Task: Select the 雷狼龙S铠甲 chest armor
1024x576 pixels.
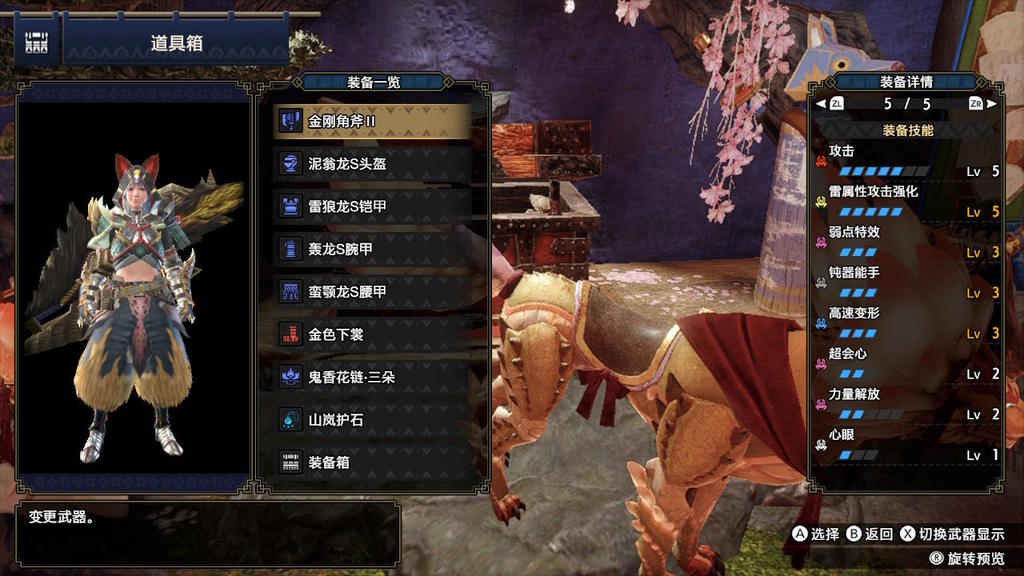Action: click(x=372, y=206)
